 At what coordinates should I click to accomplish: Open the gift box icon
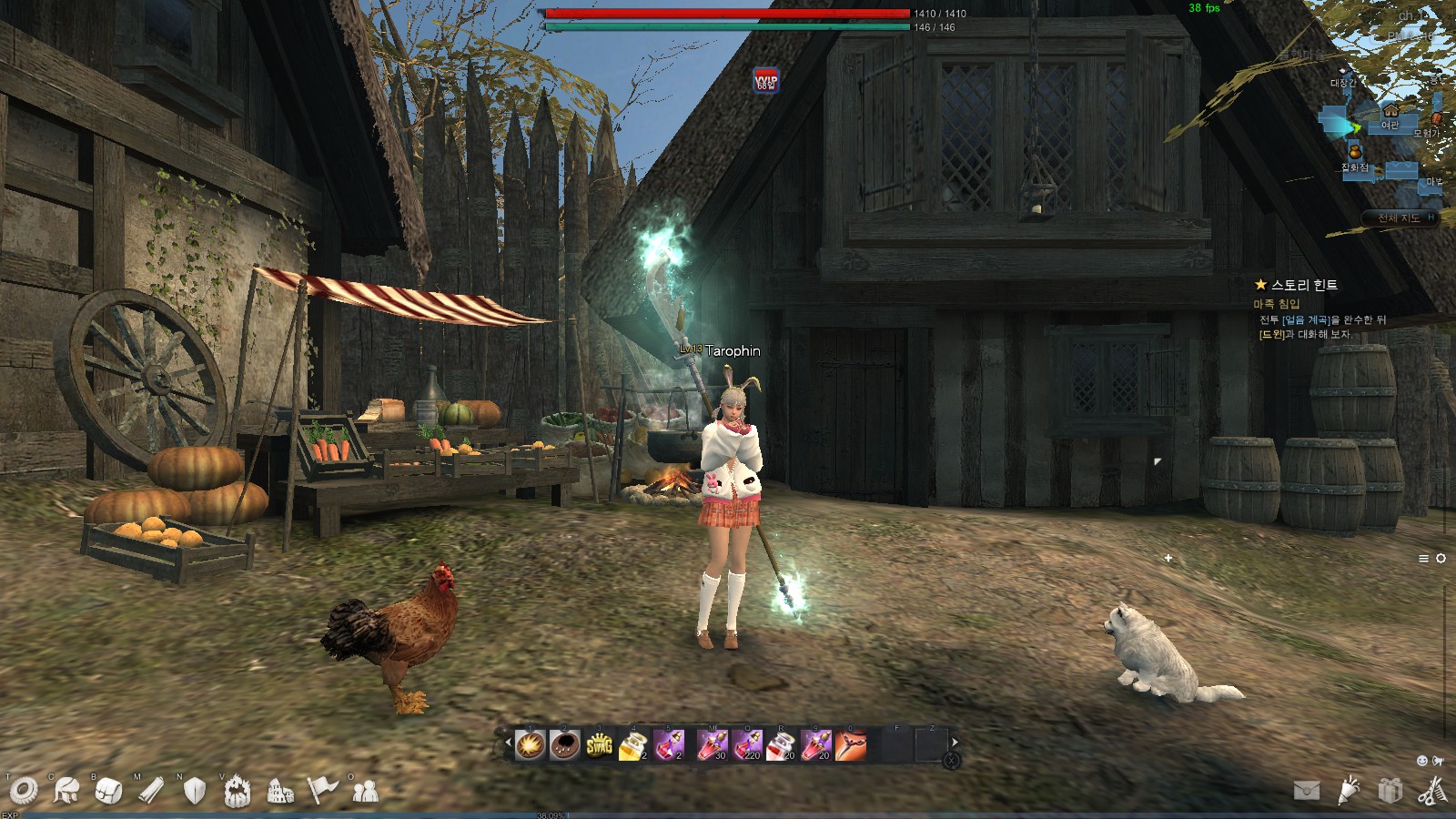click(1390, 790)
